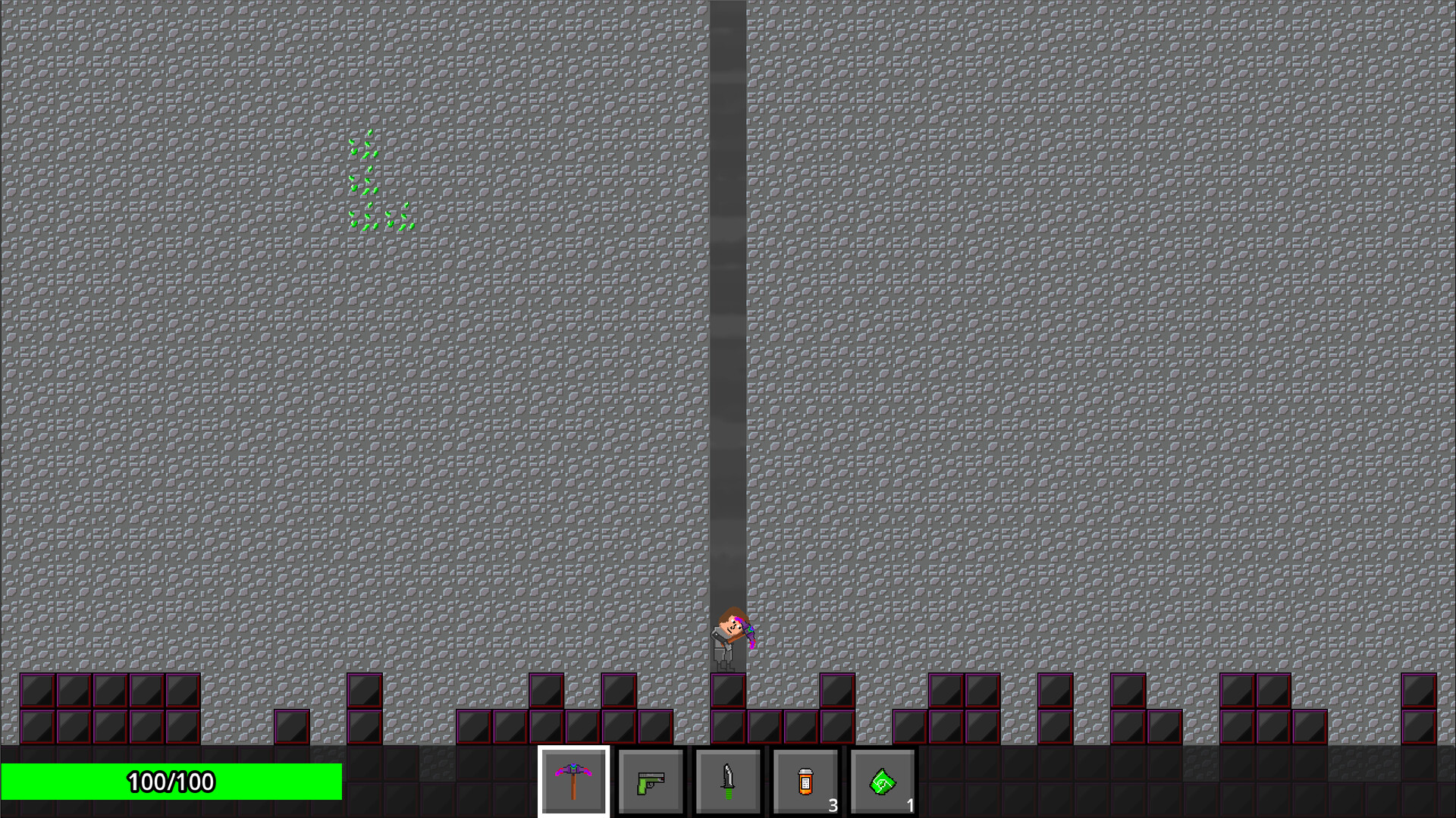Select the pickaxe in the hotbar

574,781
